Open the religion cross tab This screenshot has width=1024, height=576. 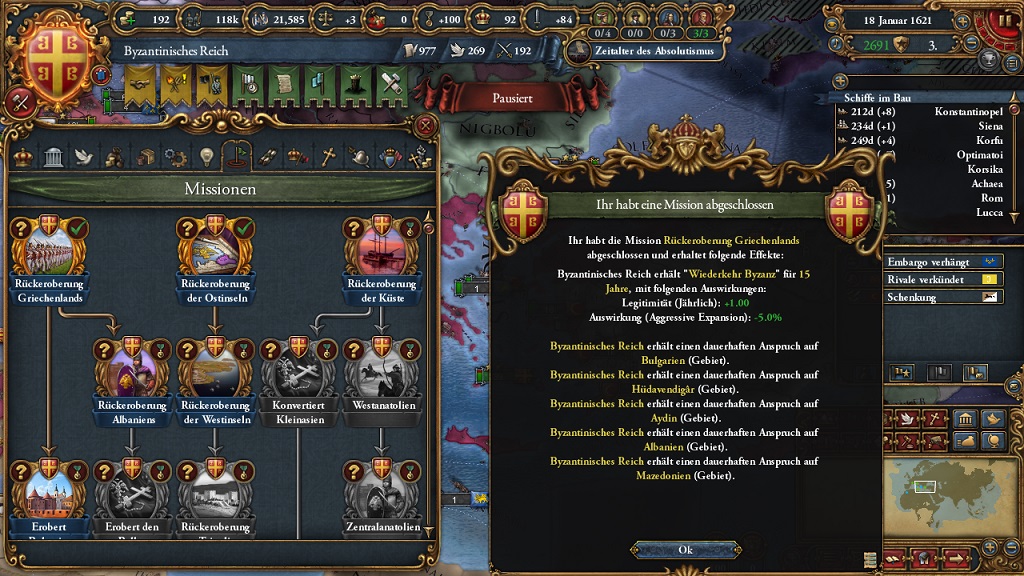pos(328,157)
